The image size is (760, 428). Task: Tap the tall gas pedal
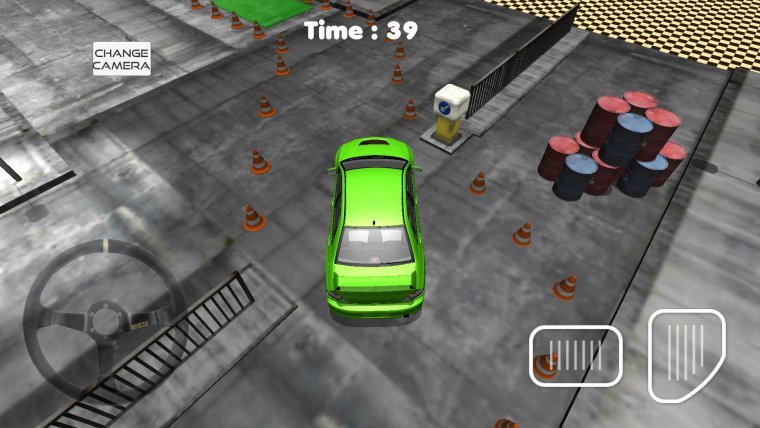686,355
